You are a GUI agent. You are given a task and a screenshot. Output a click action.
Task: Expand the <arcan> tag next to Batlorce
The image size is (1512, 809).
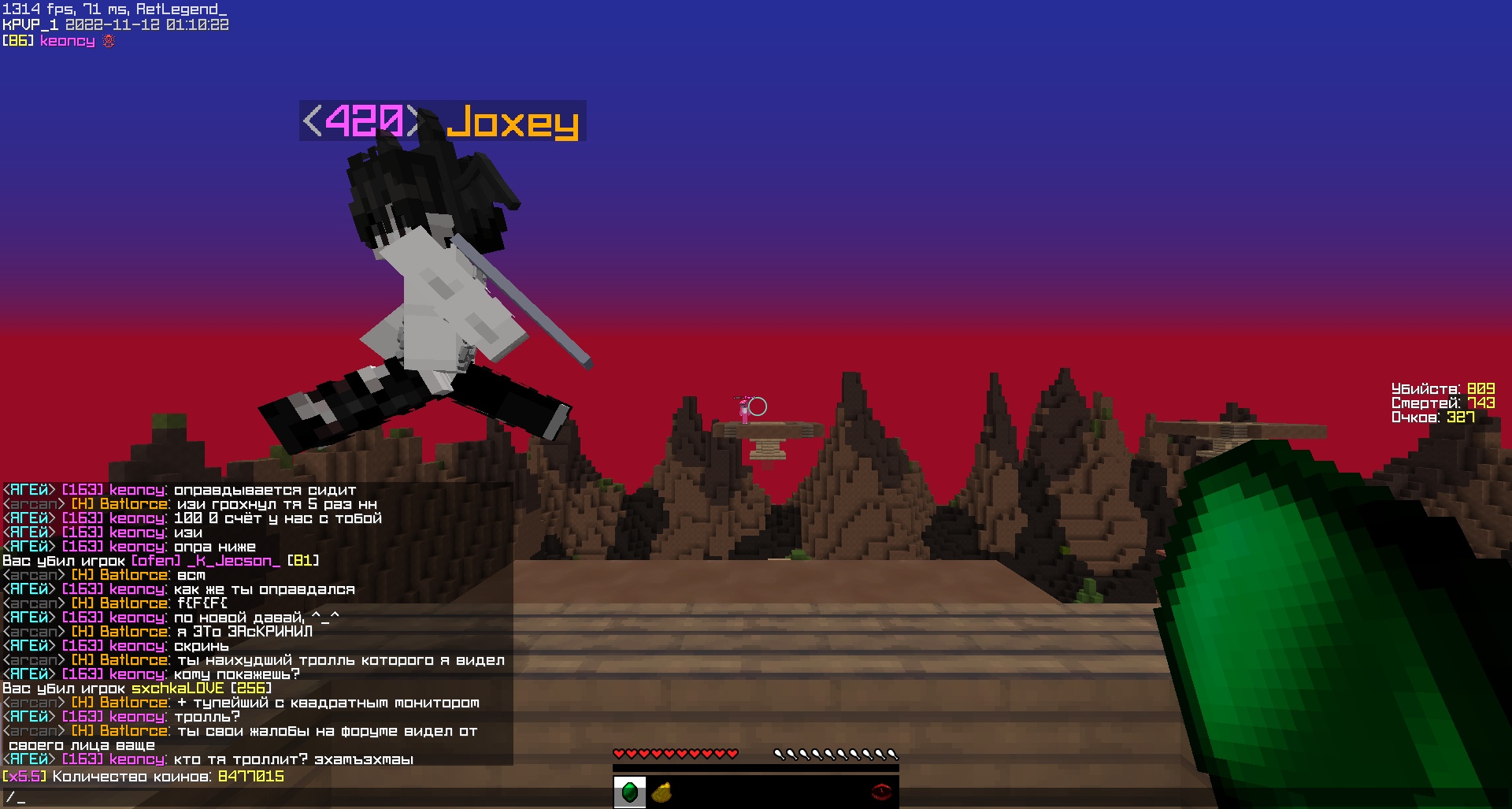[x=31, y=503]
